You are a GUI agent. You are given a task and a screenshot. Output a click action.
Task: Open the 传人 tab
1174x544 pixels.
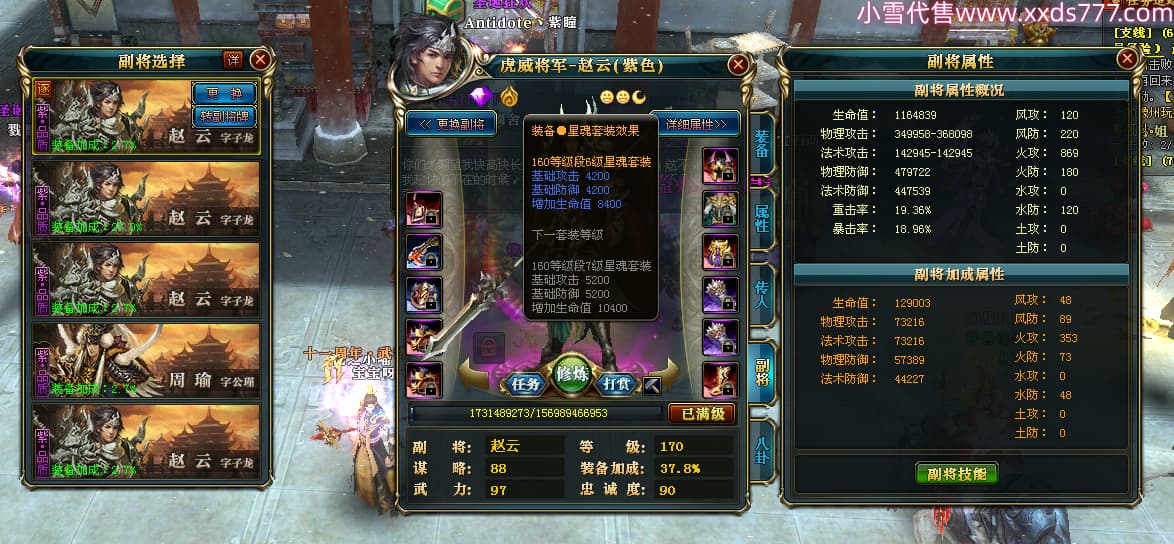(x=762, y=291)
